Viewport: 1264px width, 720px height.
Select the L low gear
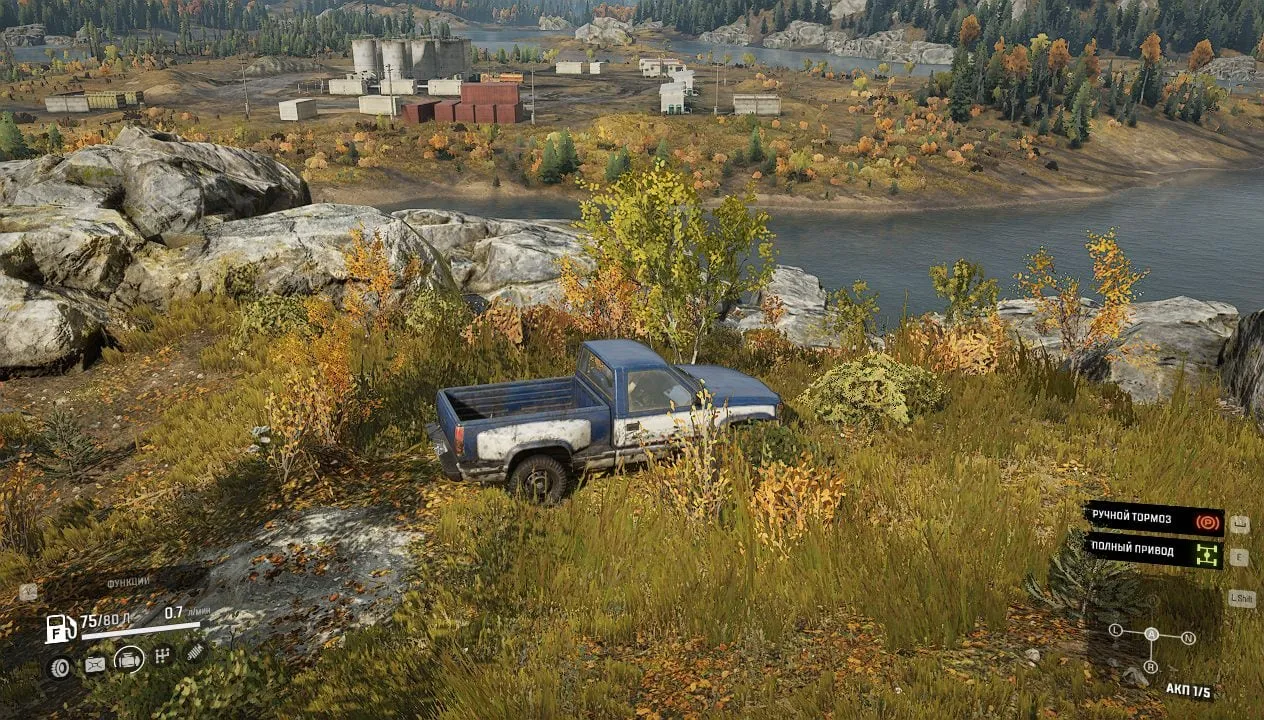pos(1115,631)
